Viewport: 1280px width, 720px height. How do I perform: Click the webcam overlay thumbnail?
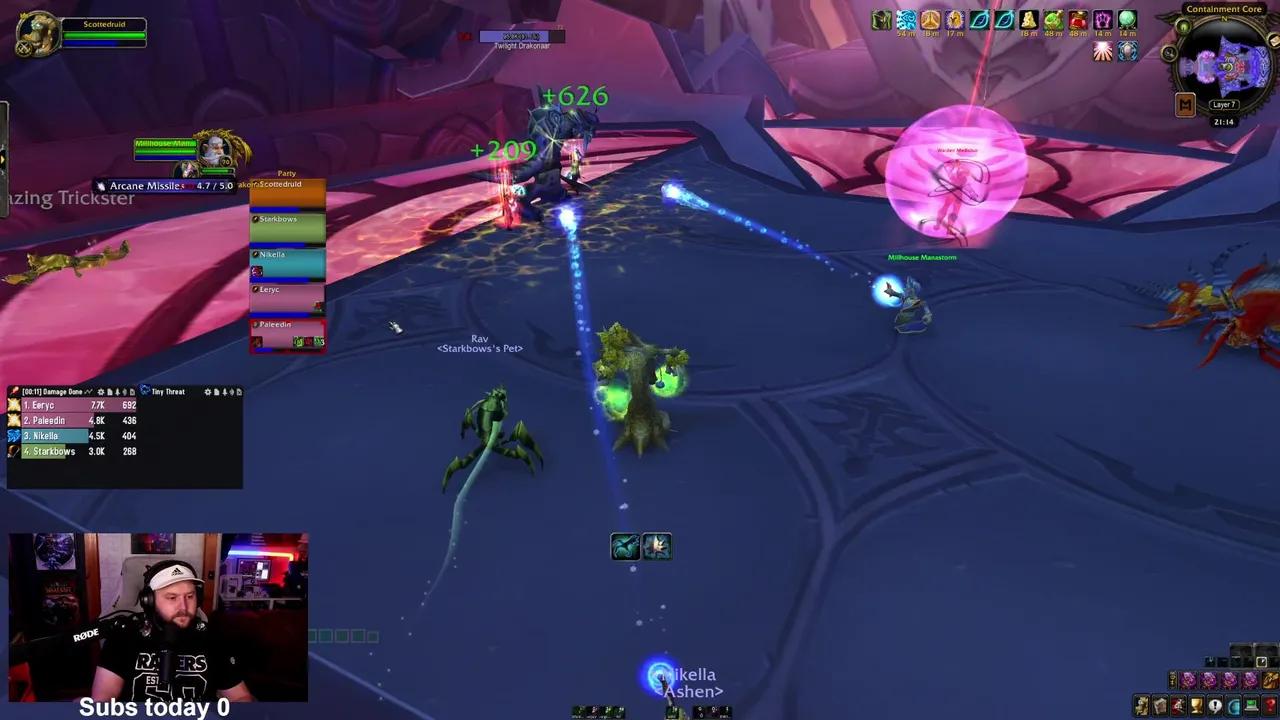pyautogui.click(x=157, y=615)
